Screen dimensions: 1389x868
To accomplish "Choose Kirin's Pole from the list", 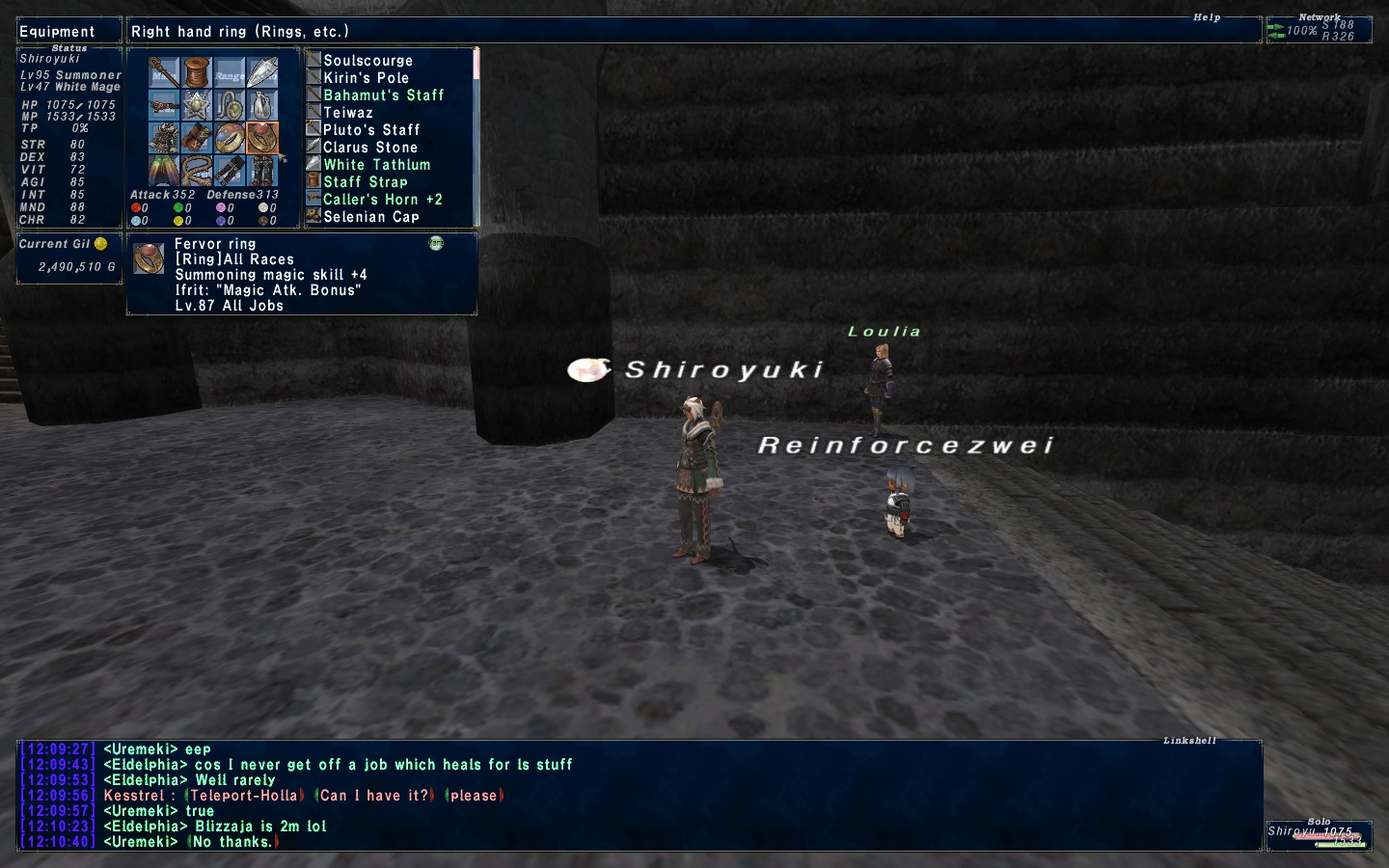I will pos(366,78).
